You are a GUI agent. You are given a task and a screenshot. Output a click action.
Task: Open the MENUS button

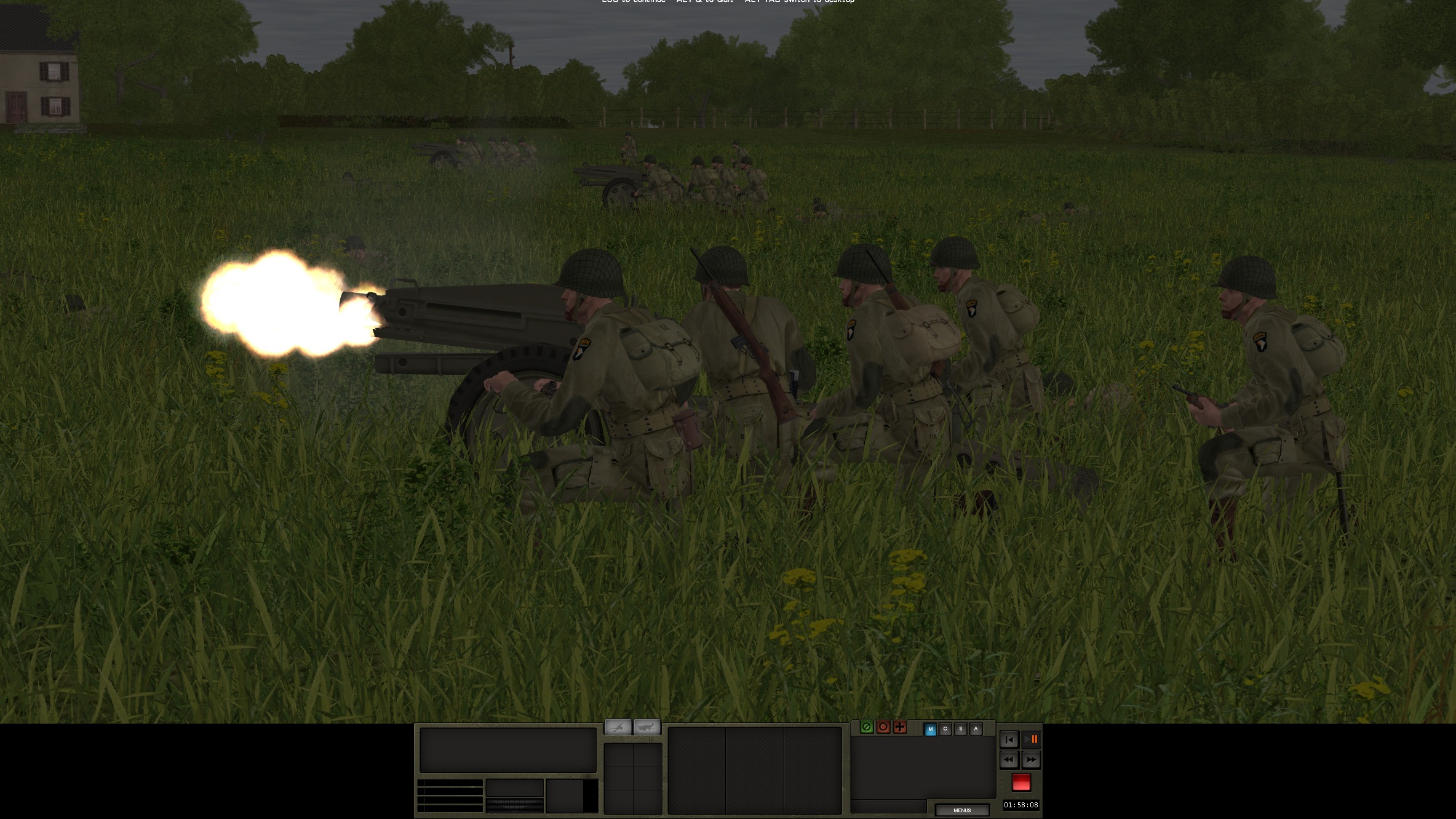pyautogui.click(x=961, y=810)
